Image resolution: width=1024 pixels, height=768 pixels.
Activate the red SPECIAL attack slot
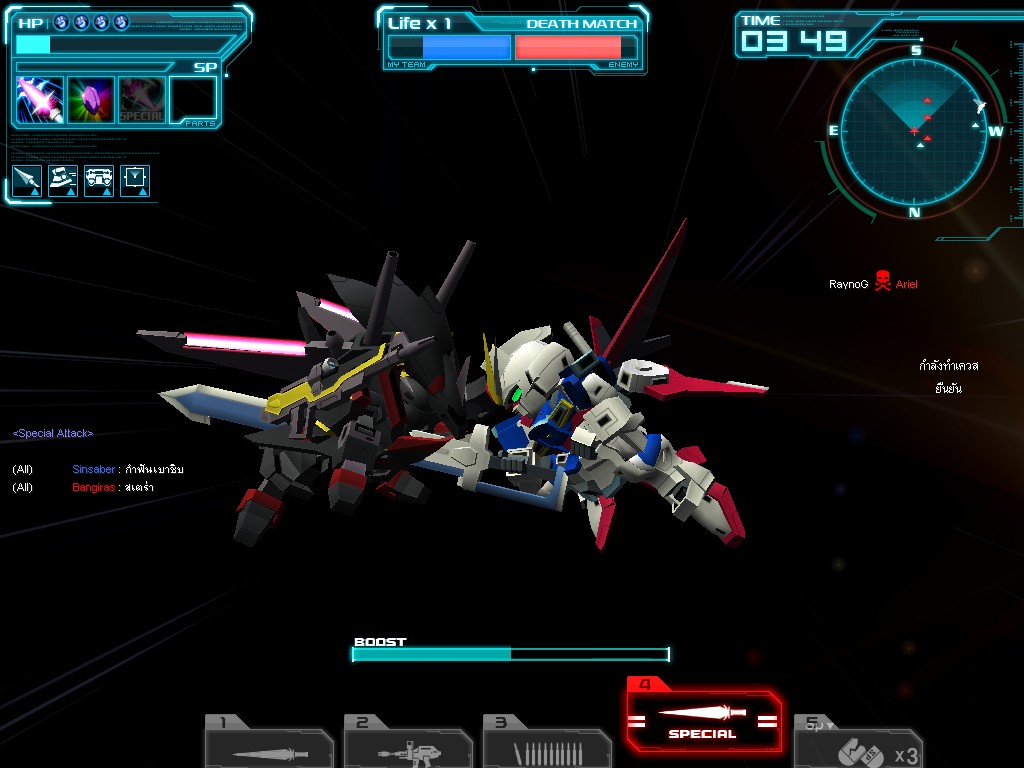704,718
